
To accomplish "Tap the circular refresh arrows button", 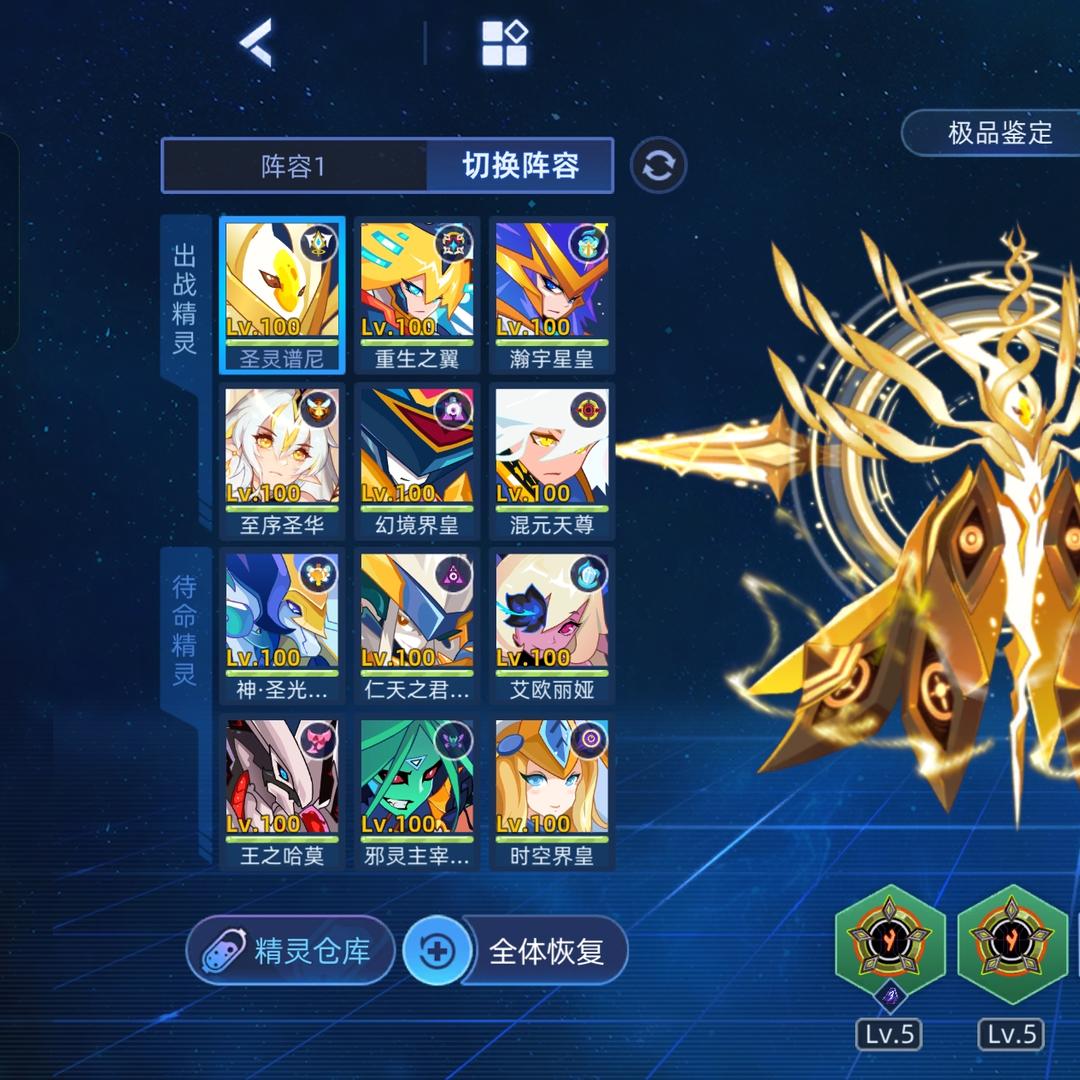I will pyautogui.click(x=659, y=165).
